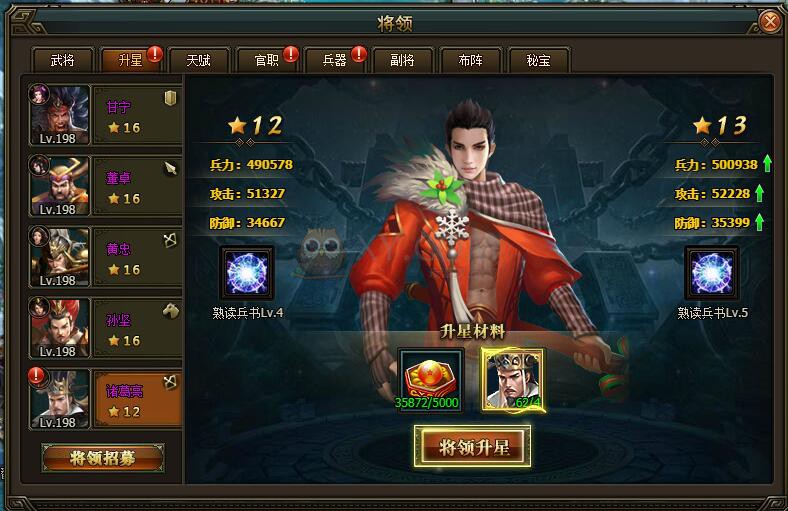Click the 将领升星 upgrade button

click(x=473, y=447)
